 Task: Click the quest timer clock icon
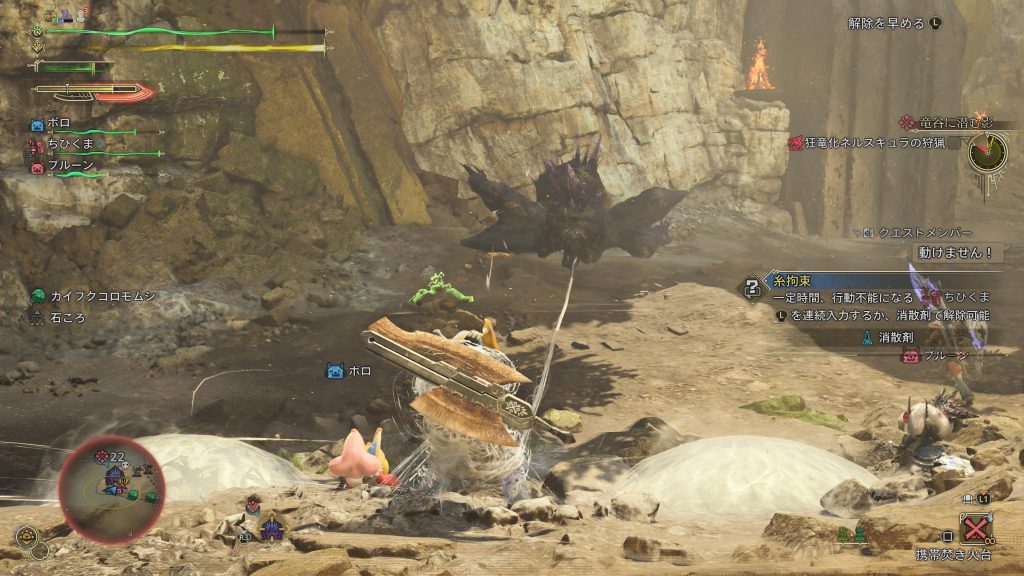(986, 153)
